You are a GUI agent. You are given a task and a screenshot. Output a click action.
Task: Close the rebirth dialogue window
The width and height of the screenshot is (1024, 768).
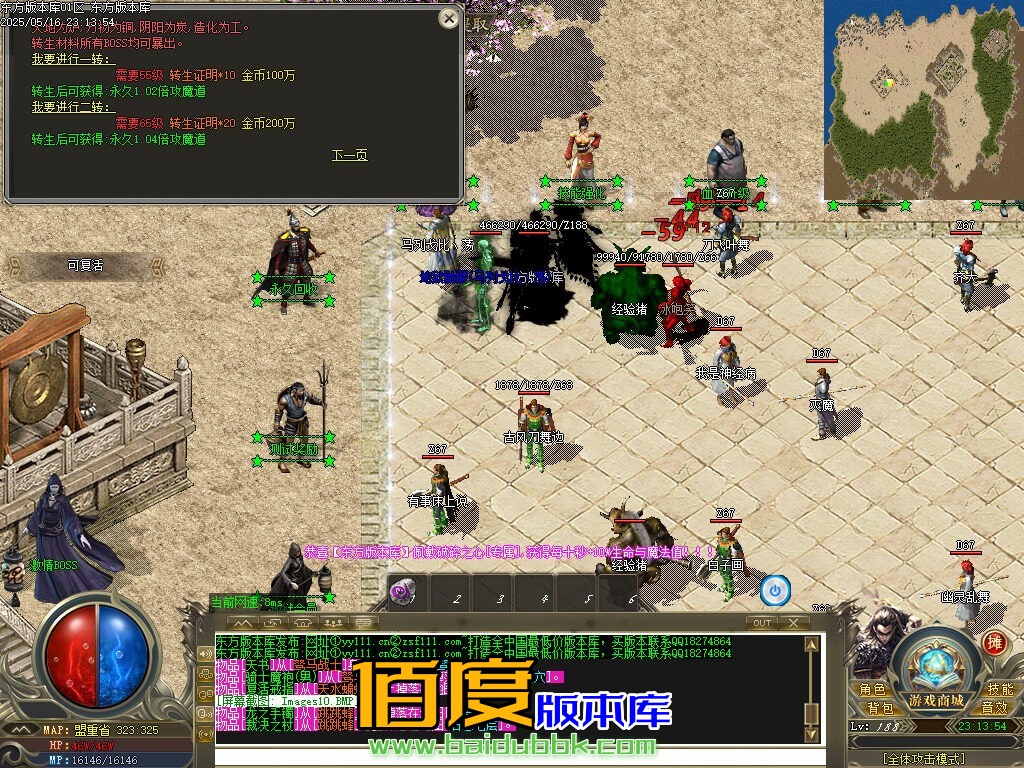coord(449,18)
